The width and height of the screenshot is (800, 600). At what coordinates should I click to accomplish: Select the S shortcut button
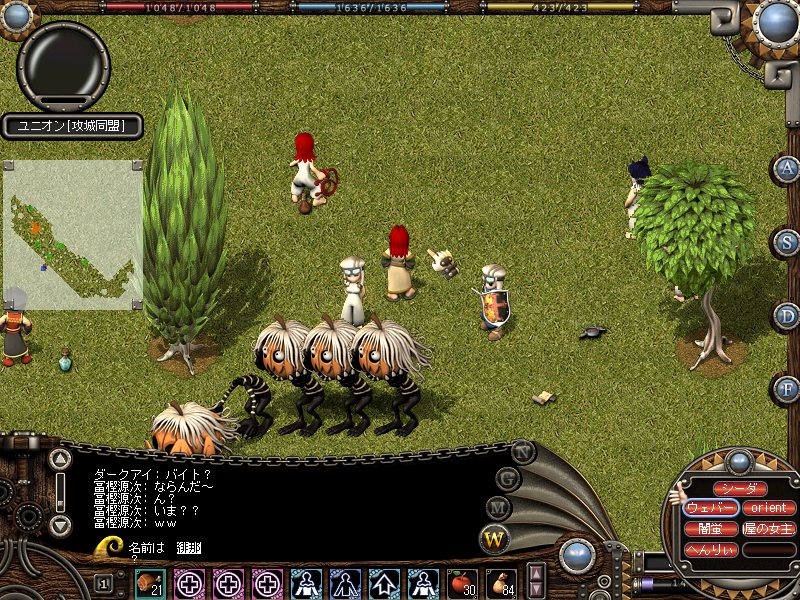click(787, 241)
